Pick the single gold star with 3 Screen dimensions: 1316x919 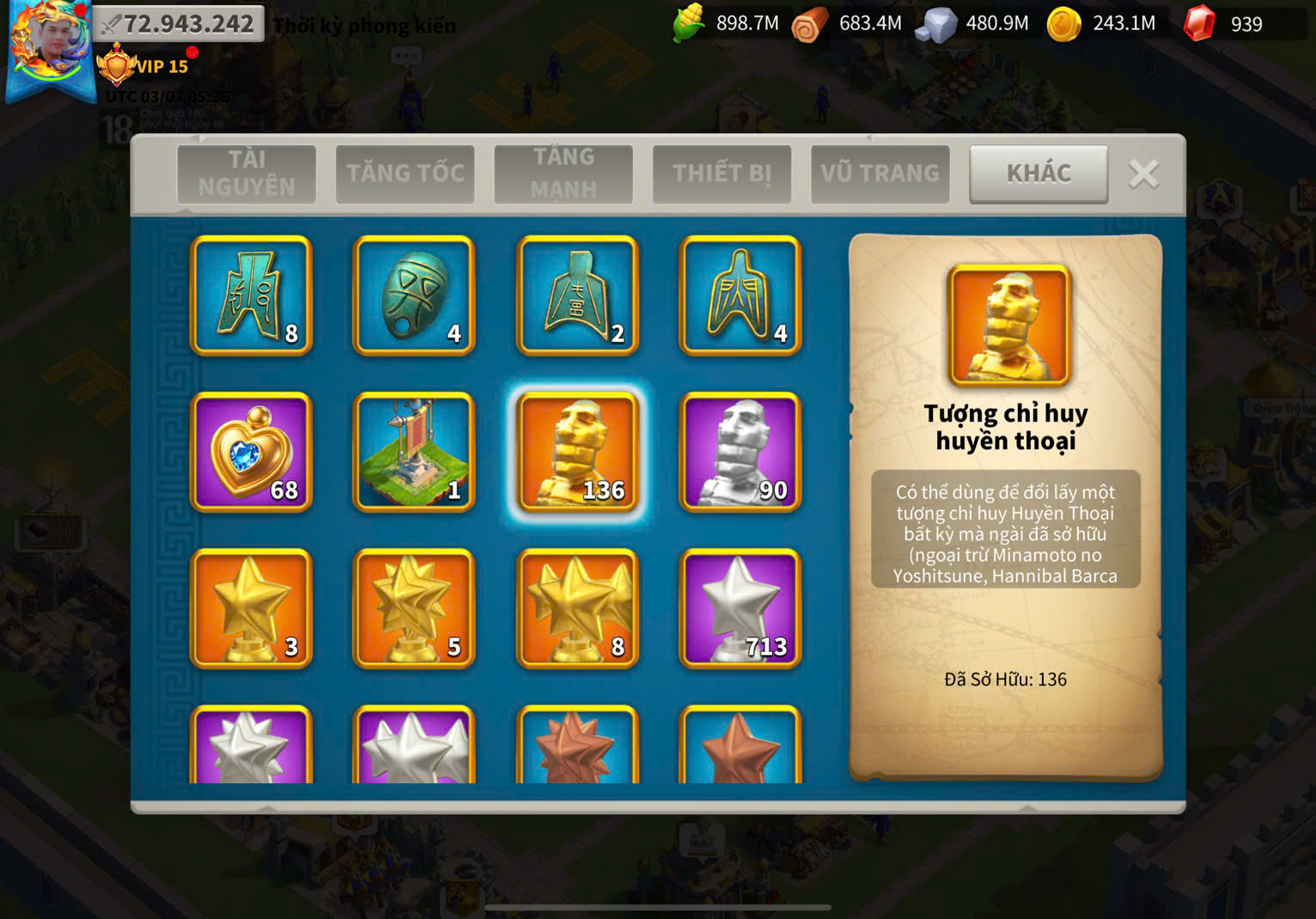pos(251,608)
